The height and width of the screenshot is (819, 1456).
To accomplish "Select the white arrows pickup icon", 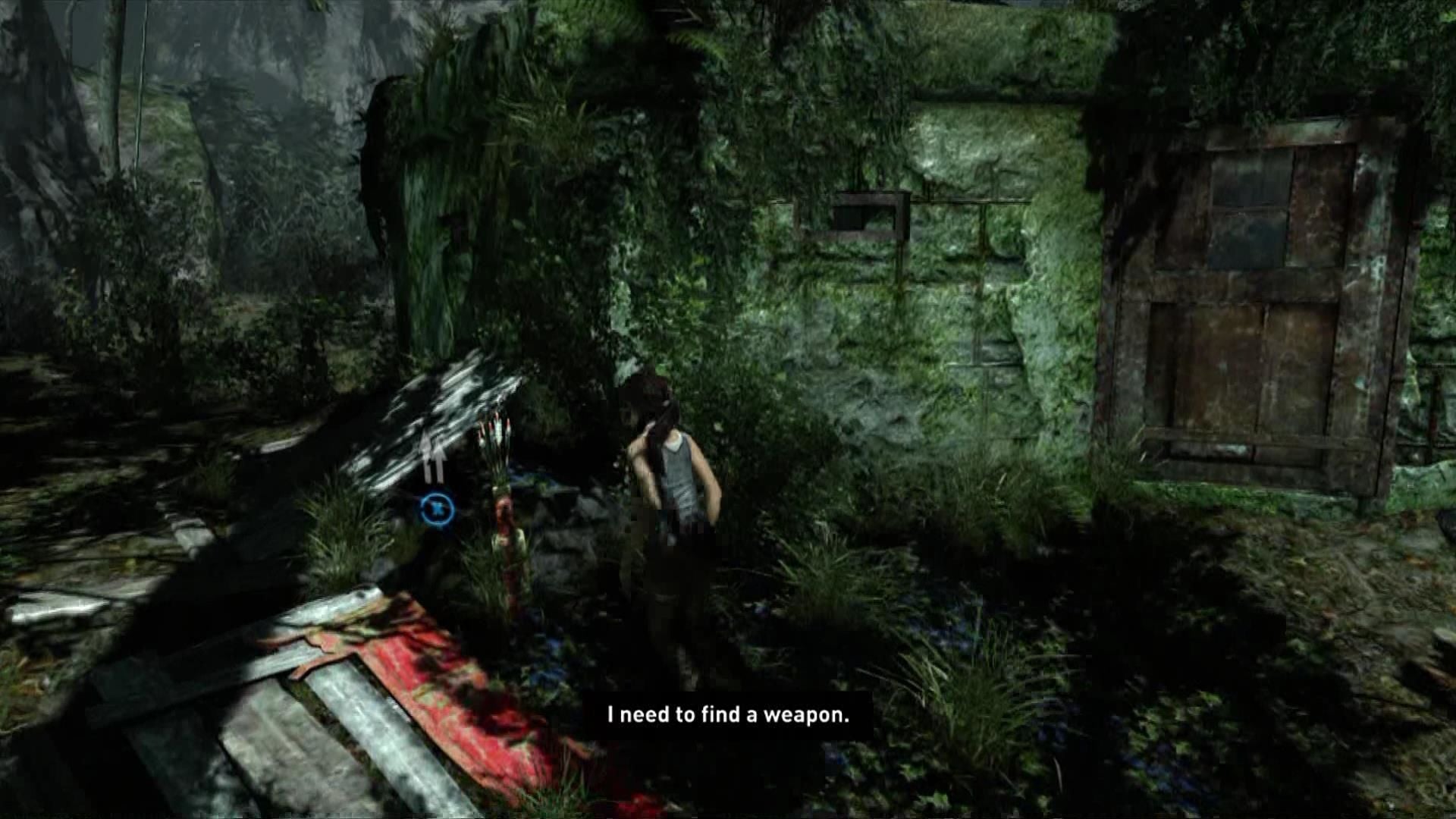I will [x=434, y=458].
